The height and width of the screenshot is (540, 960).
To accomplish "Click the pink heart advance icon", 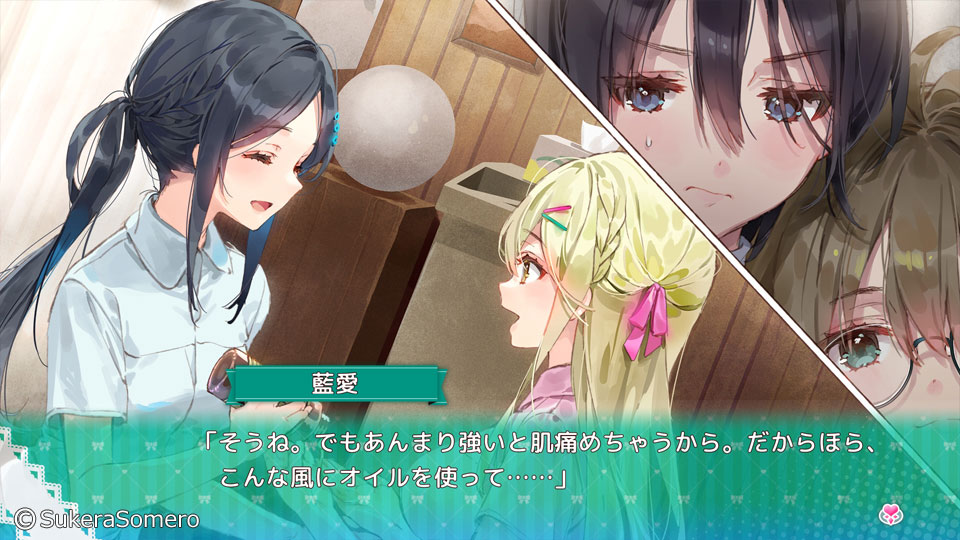I will (x=889, y=515).
